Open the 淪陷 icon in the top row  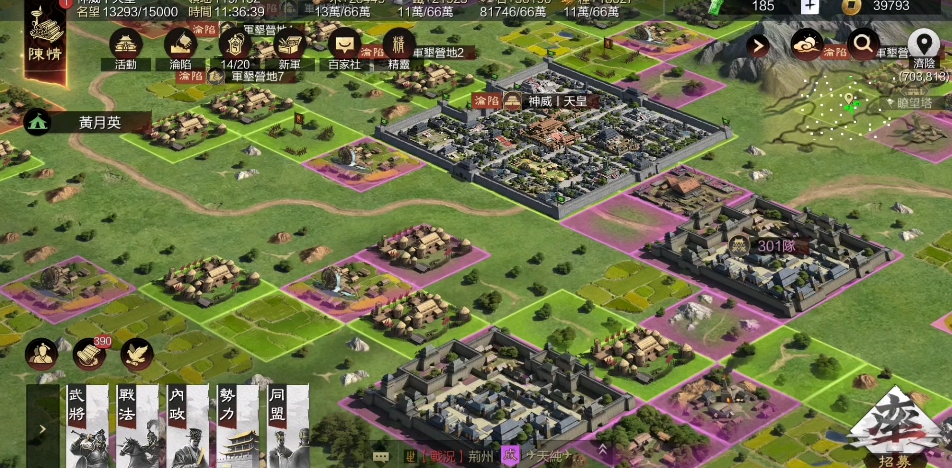pyautogui.click(x=180, y=48)
